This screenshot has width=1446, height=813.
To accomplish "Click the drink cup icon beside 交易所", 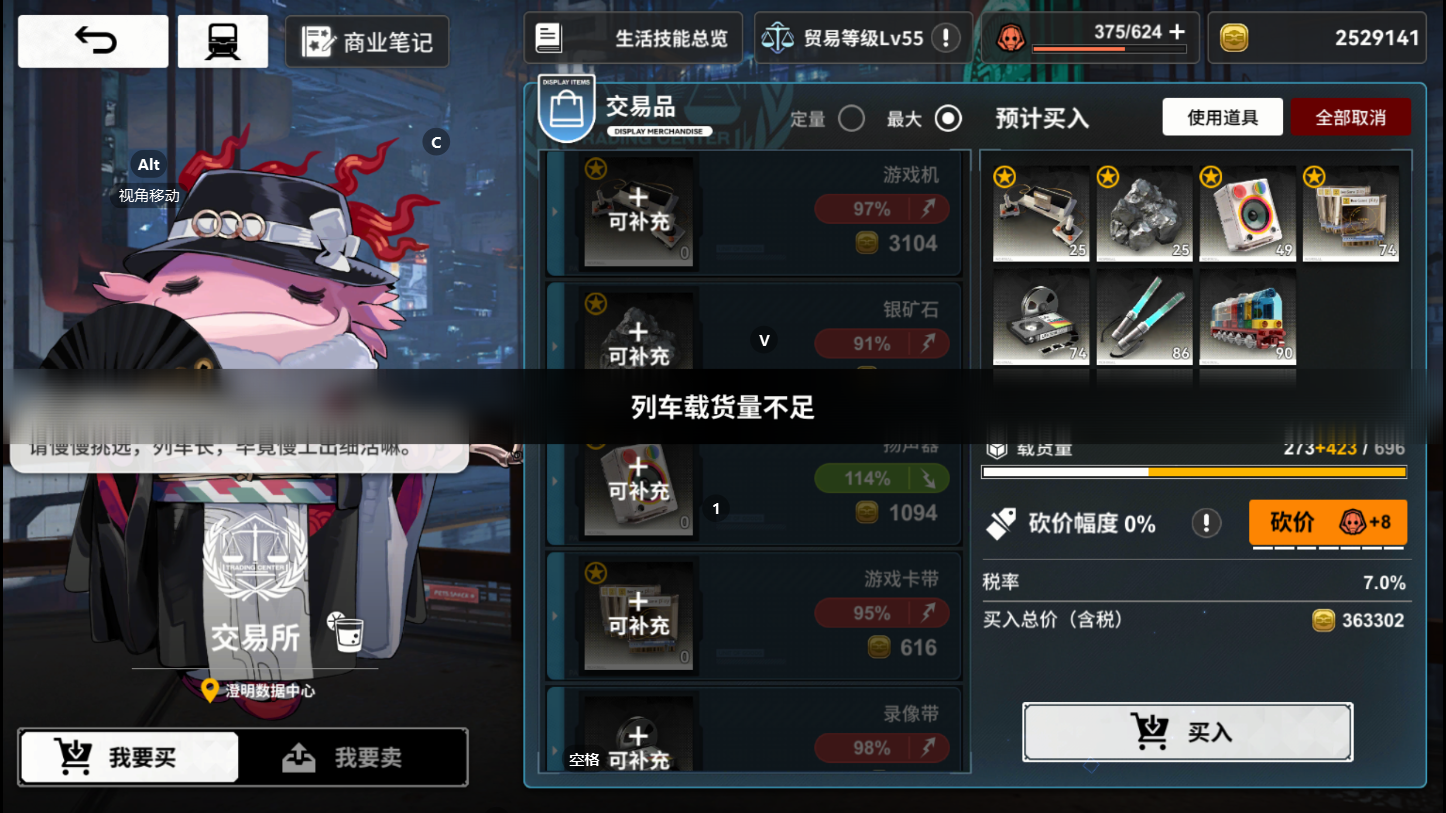I will click(x=348, y=633).
